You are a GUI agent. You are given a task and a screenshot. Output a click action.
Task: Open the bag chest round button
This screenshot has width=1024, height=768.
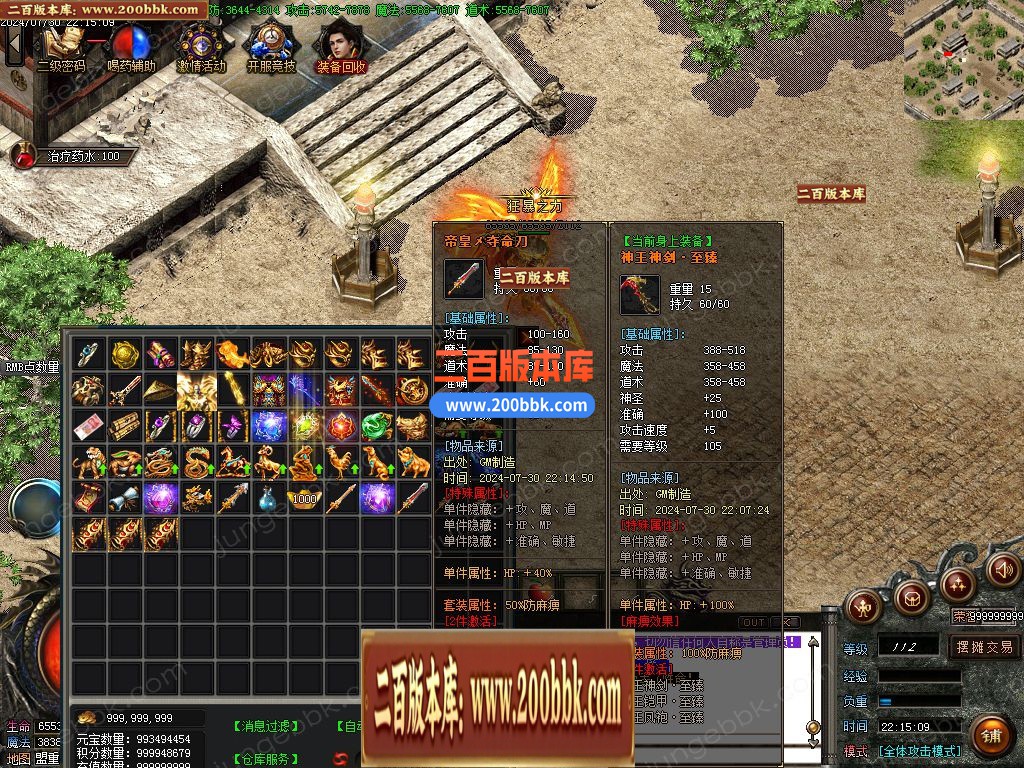point(911,598)
